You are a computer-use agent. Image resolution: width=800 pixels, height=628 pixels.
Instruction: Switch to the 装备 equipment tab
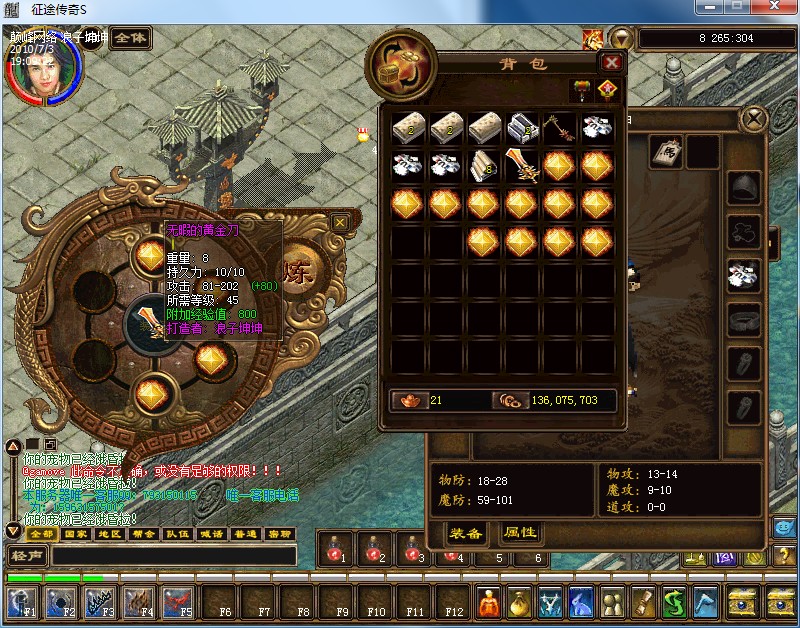465,533
